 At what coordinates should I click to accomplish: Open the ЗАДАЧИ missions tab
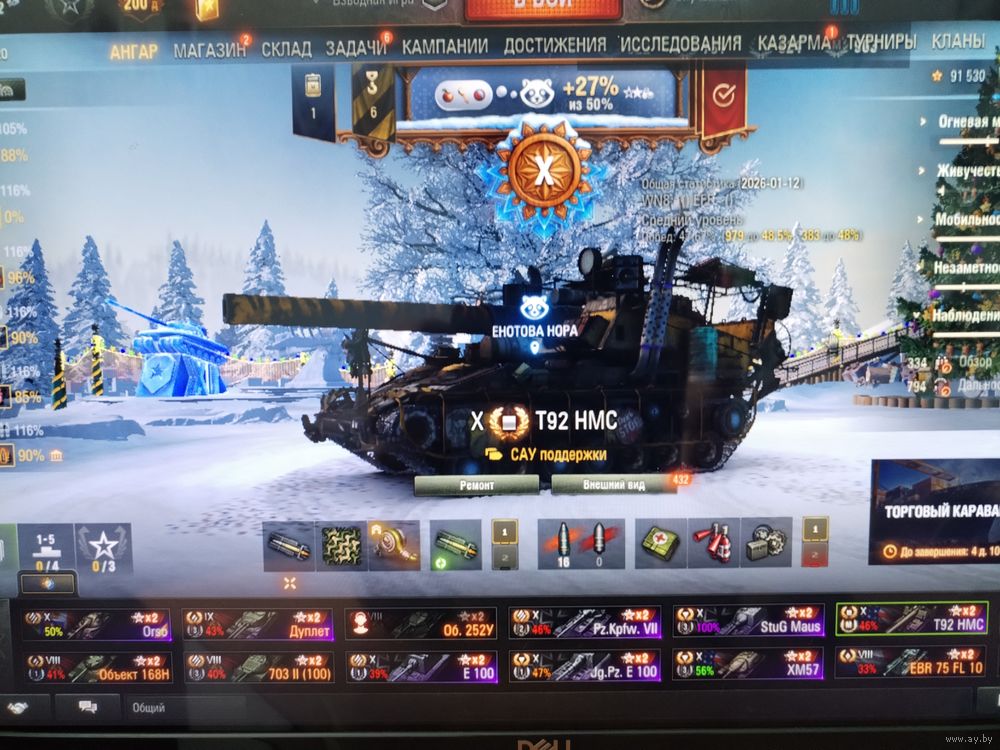(356, 48)
